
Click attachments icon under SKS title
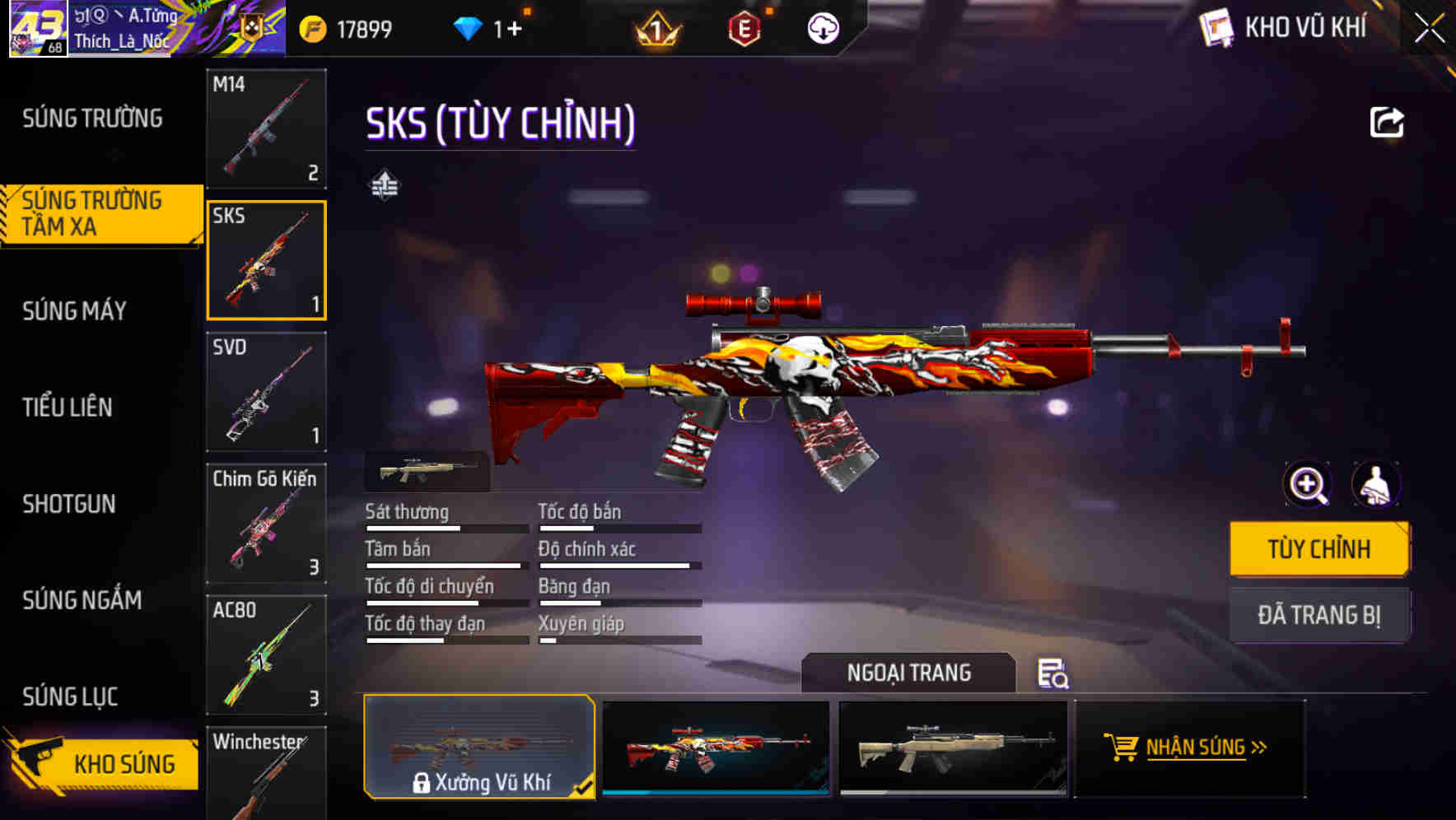385,184
